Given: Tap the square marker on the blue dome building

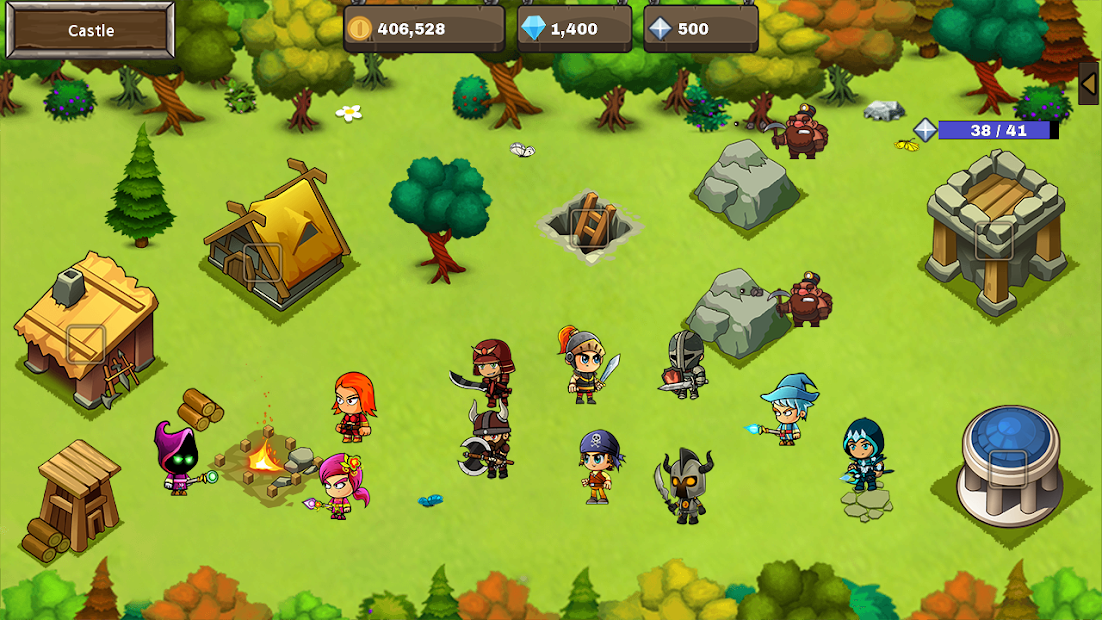Looking at the screenshot, I should pos(1007,468).
